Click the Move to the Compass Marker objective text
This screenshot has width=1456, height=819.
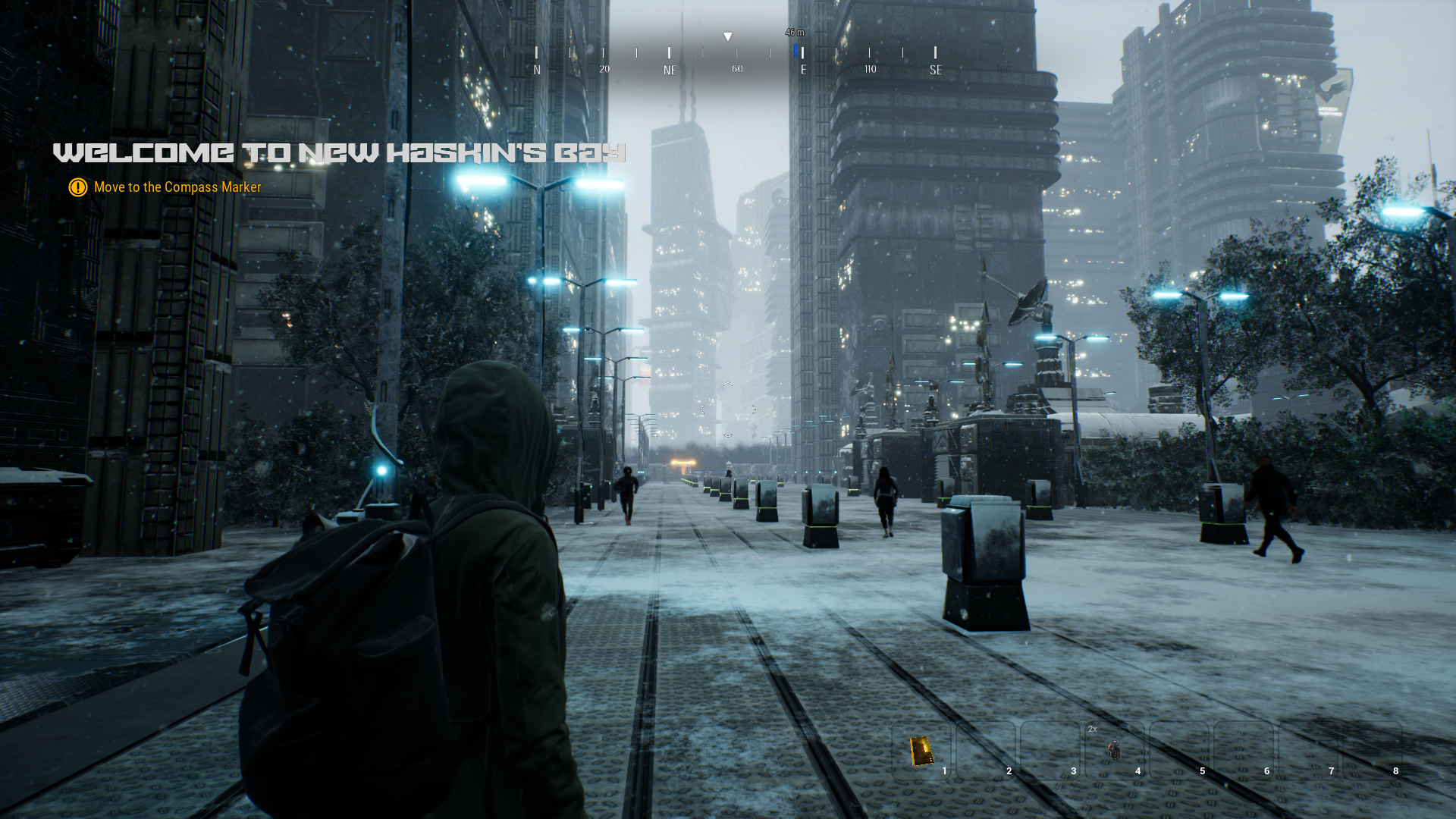tap(177, 187)
